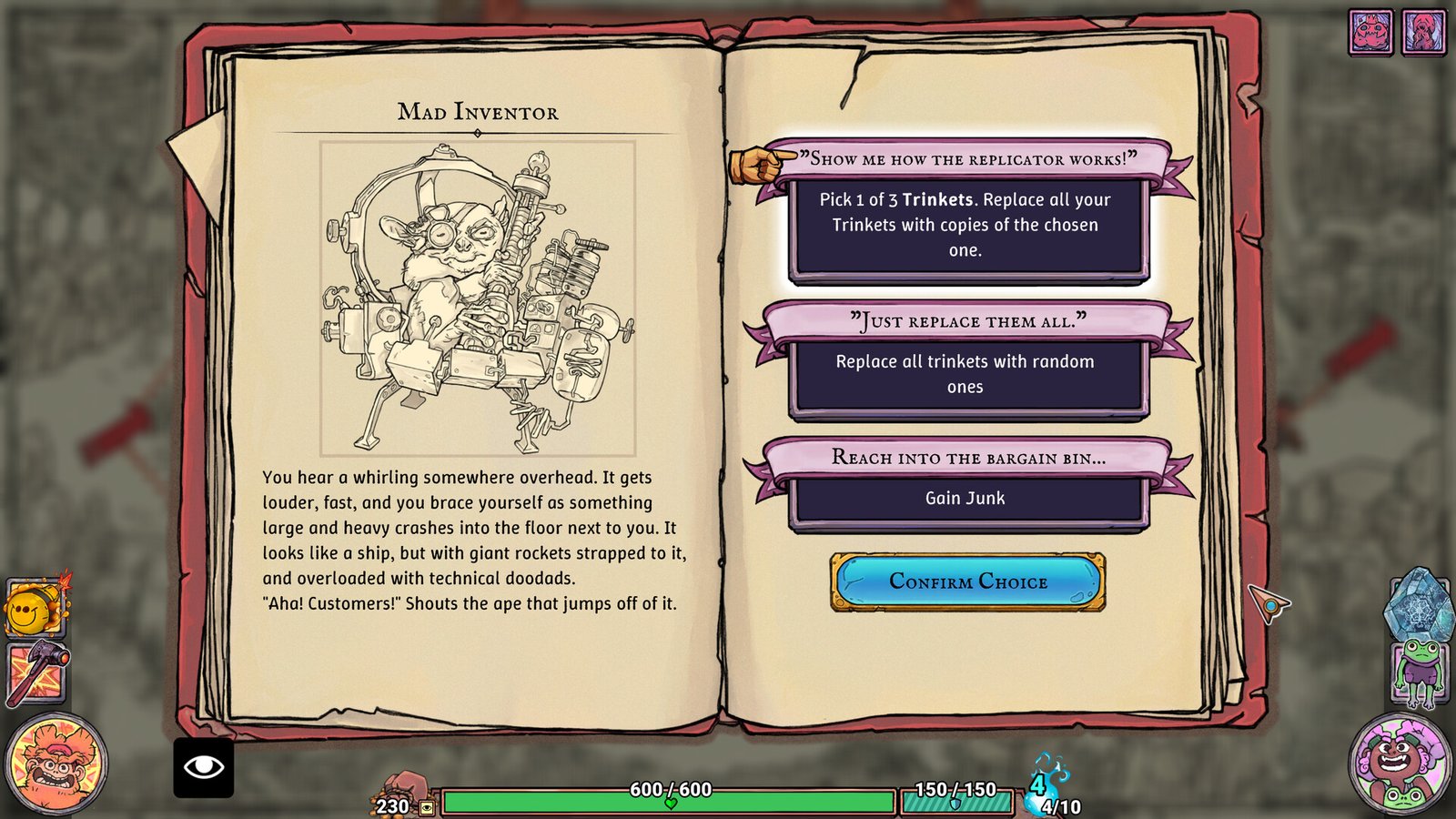Select the blue ice crystal trinket
1456x819 pixels.
click(x=1418, y=604)
